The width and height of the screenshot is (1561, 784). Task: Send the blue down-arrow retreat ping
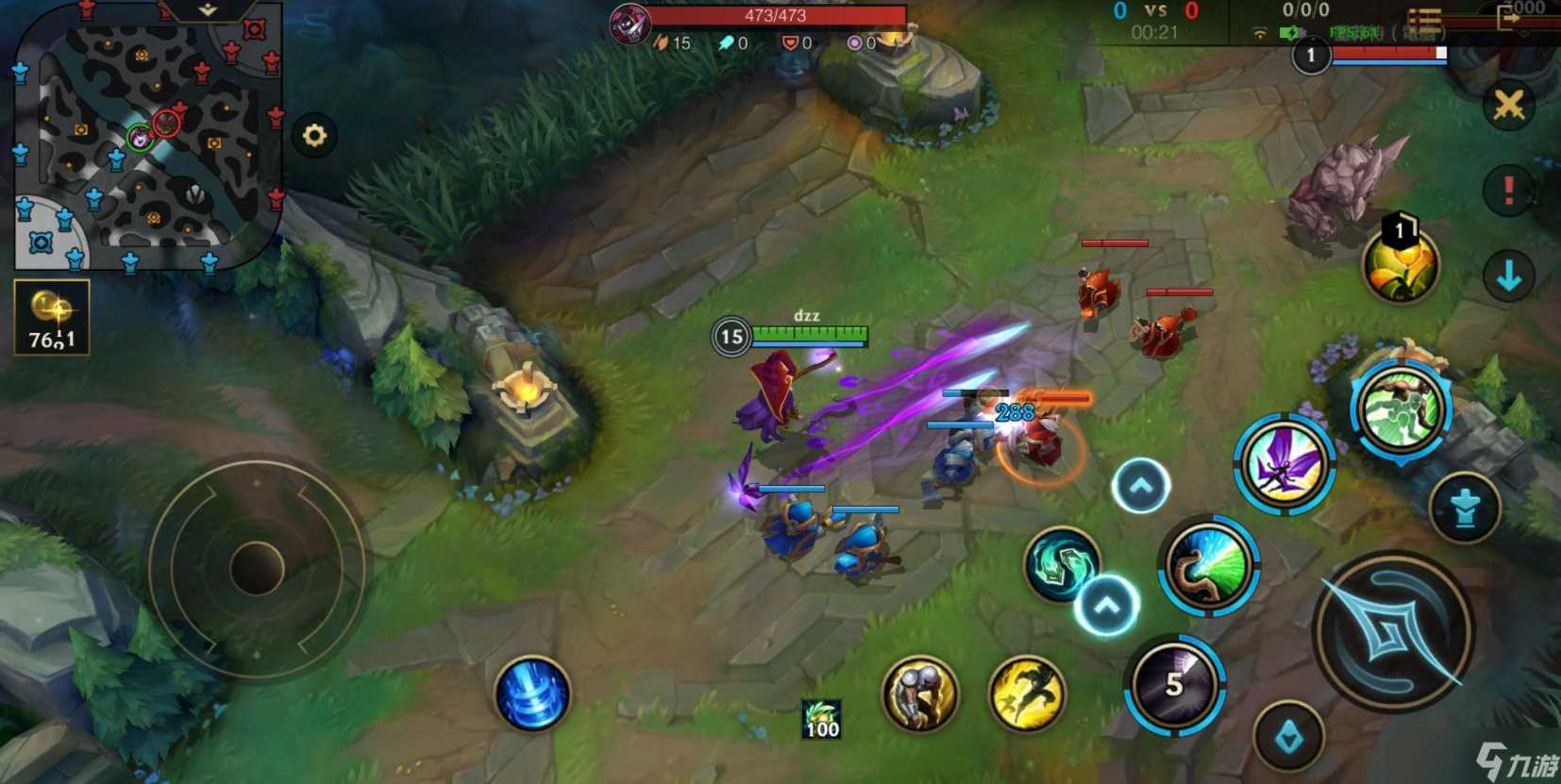[1509, 275]
